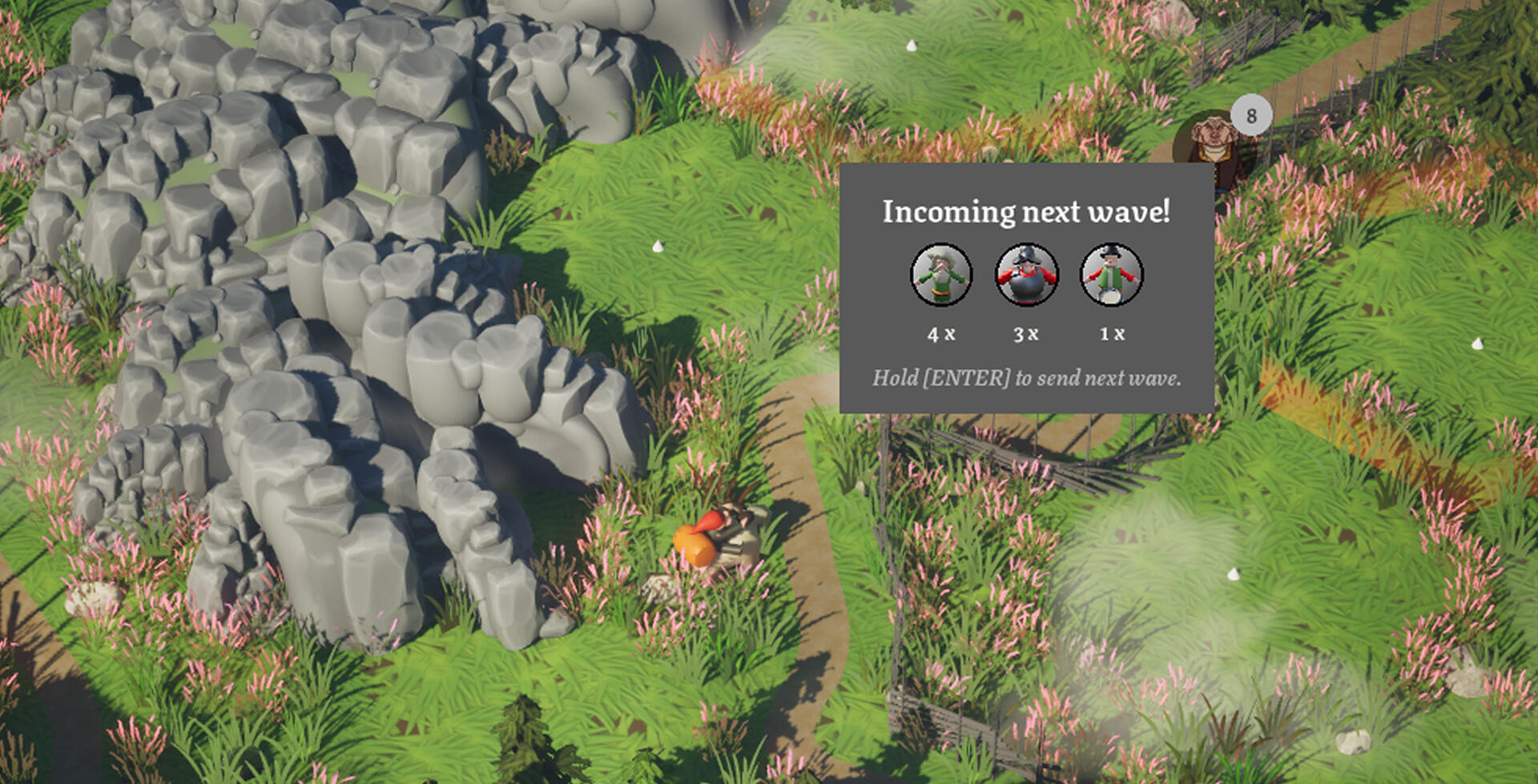Select the green-robed bearded enemy icon

click(x=941, y=275)
